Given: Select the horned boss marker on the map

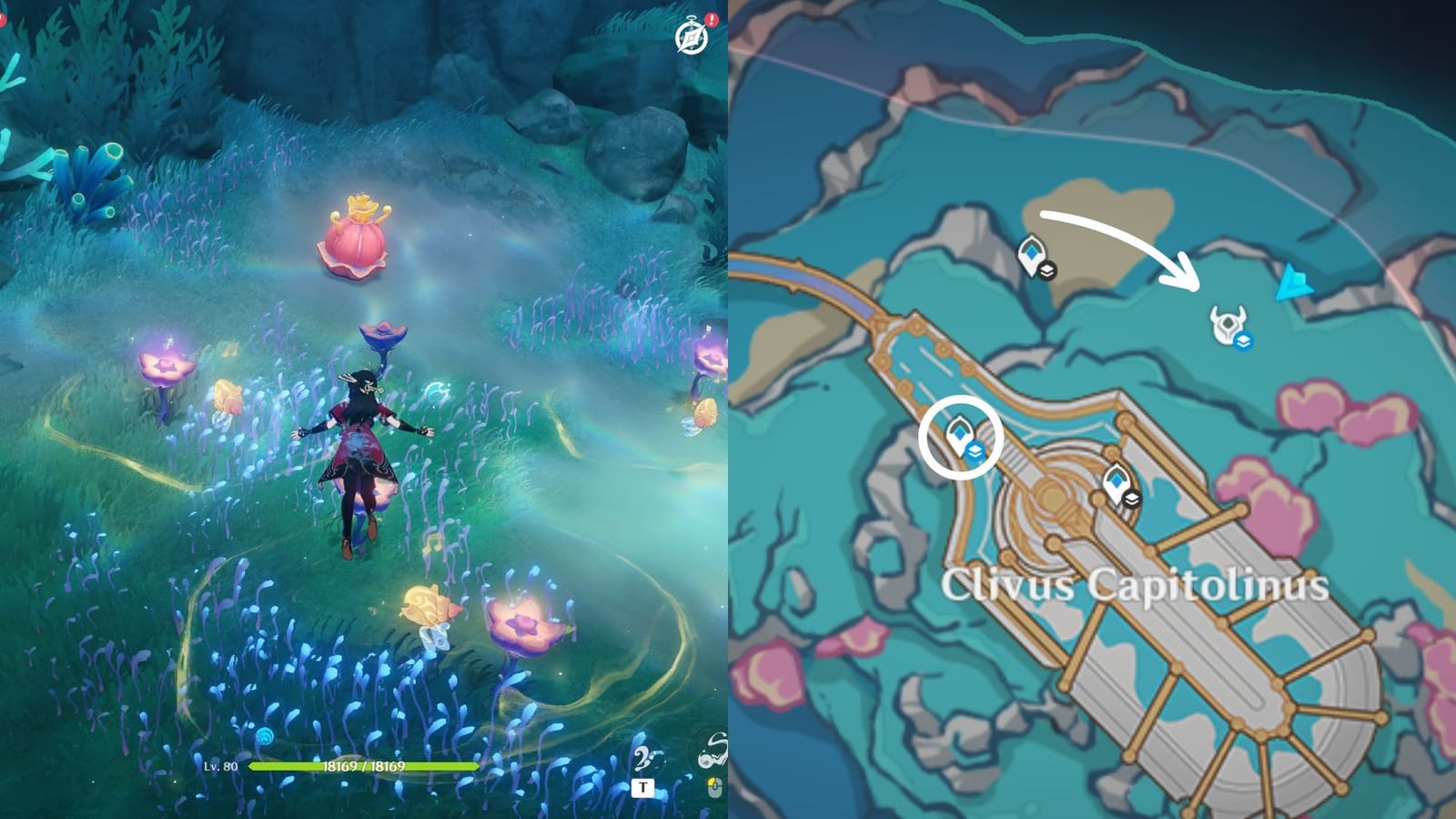Looking at the screenshot, I should pos(1228,323).
